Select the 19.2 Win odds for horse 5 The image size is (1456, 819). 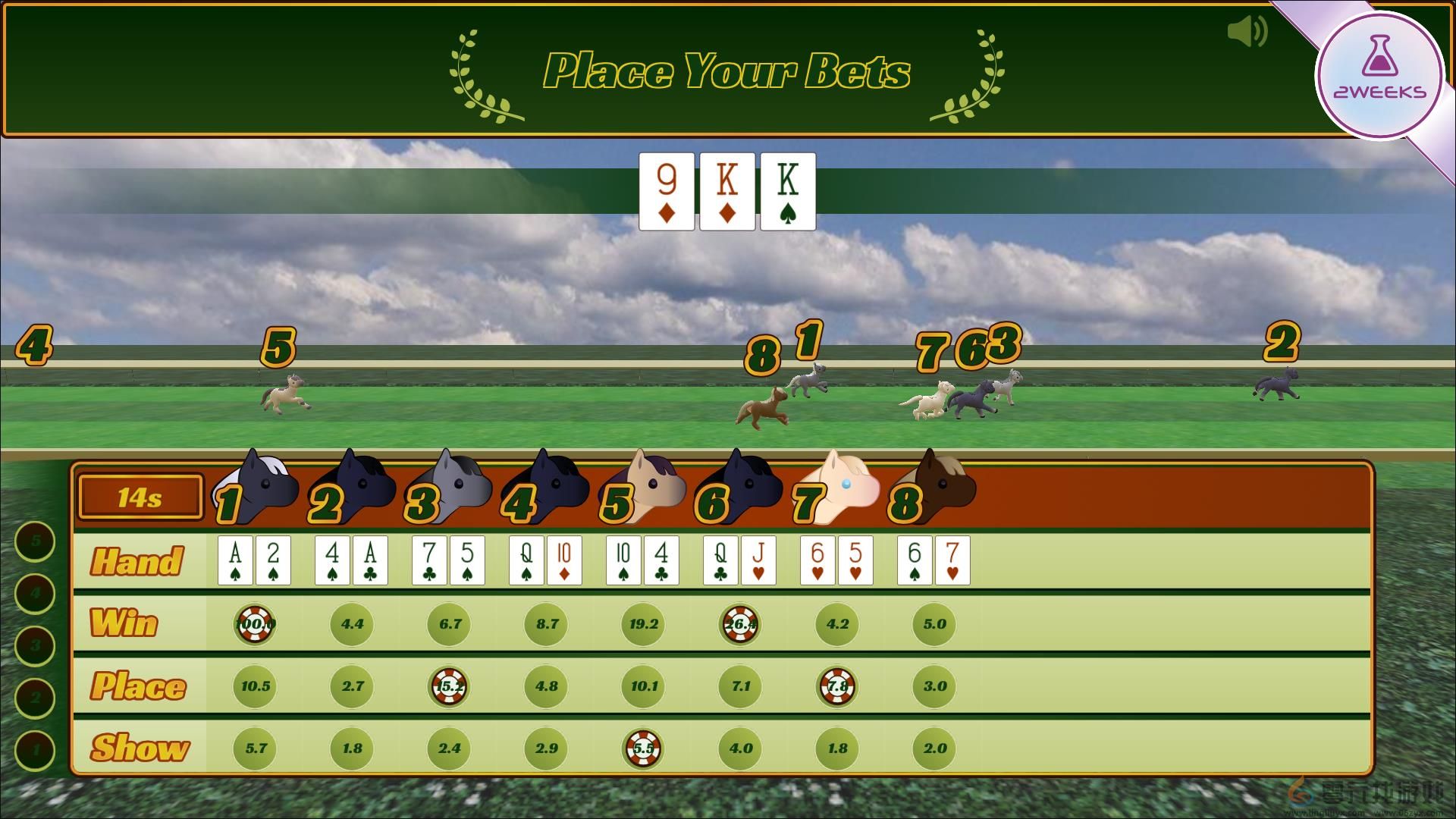pyautogui.click(x=643, y=624)
